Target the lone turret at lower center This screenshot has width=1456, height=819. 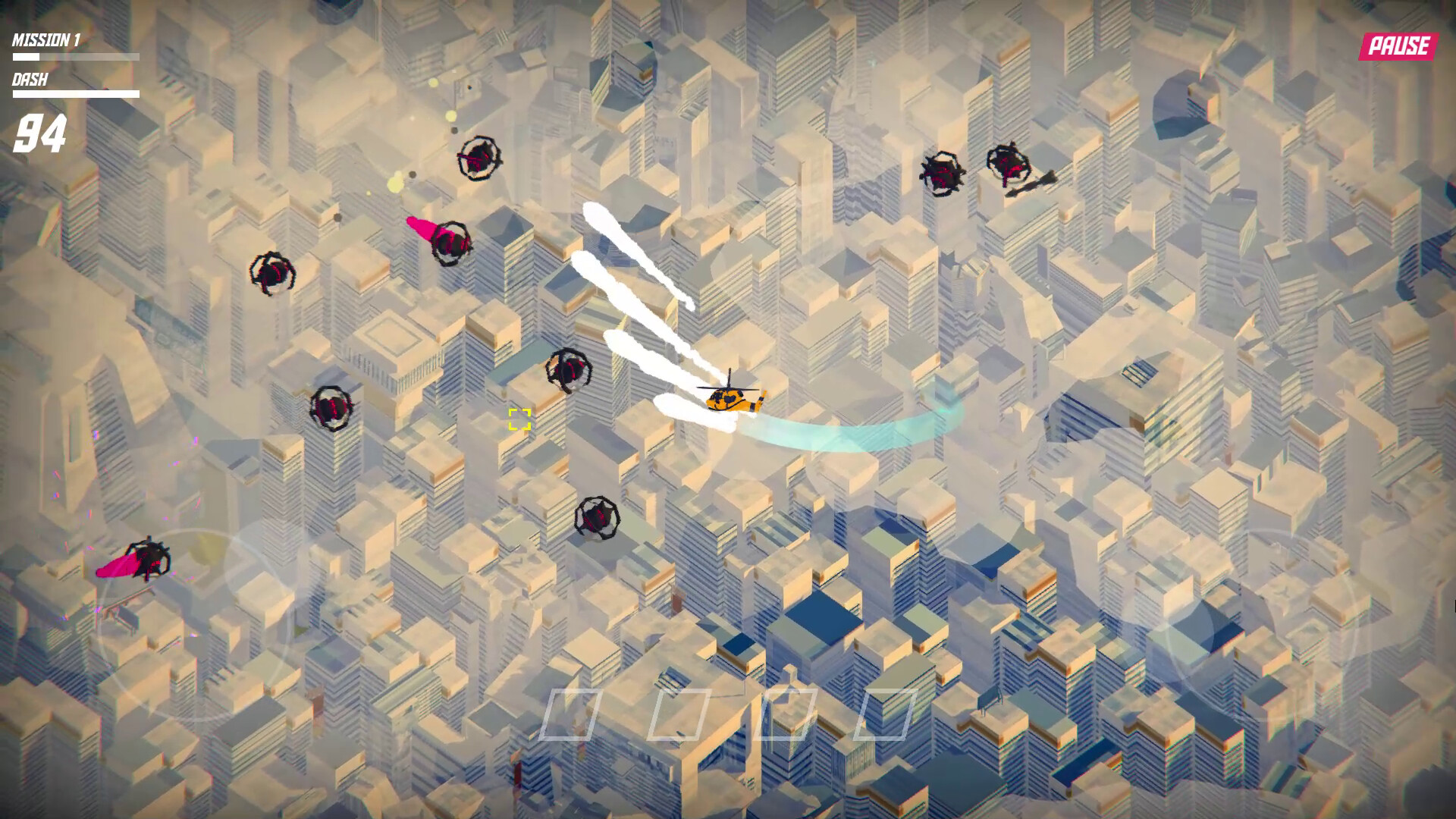click(x=599, y=519)
